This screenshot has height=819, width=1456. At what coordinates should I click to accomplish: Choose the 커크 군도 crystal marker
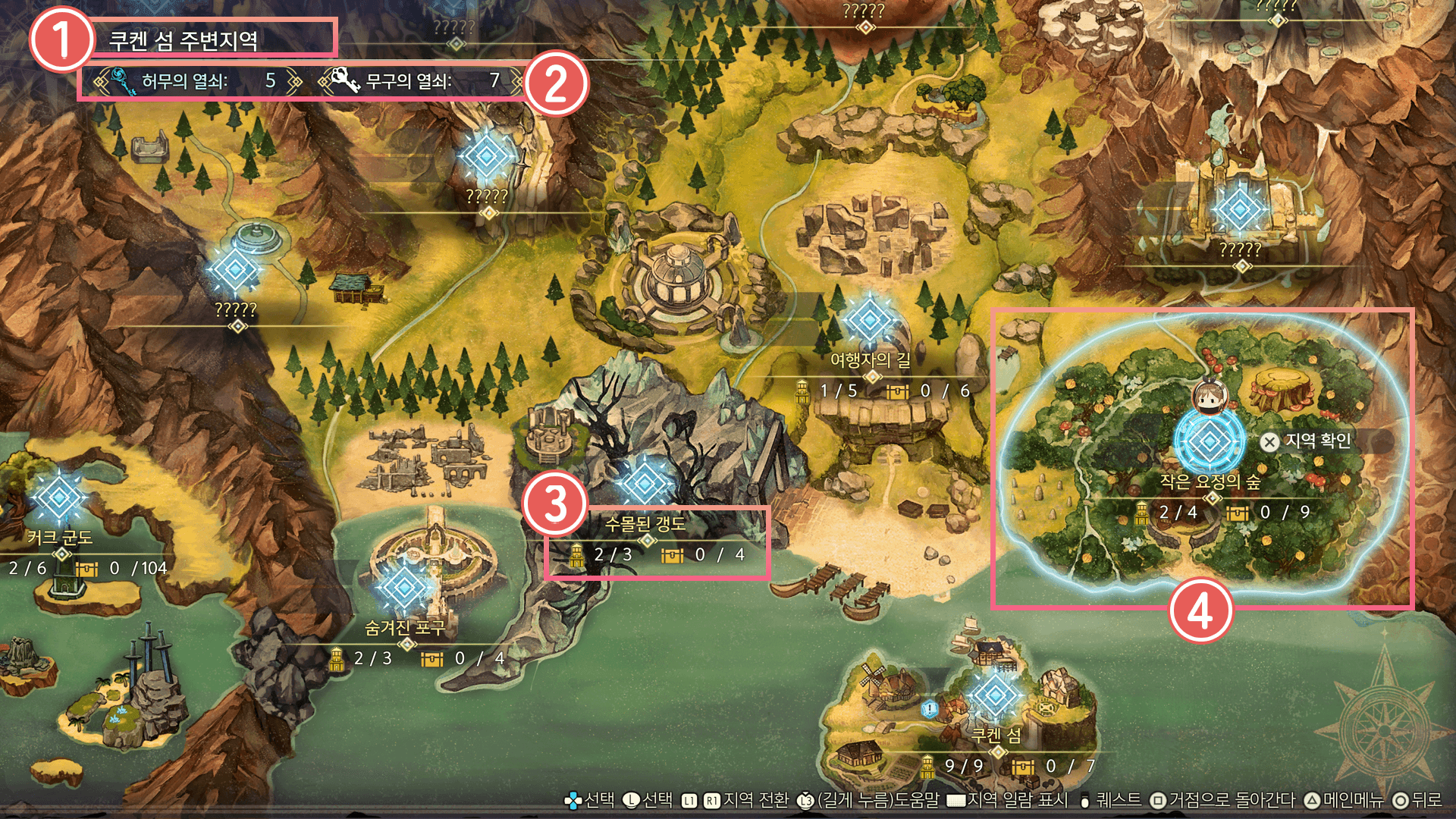click(58, 498)
